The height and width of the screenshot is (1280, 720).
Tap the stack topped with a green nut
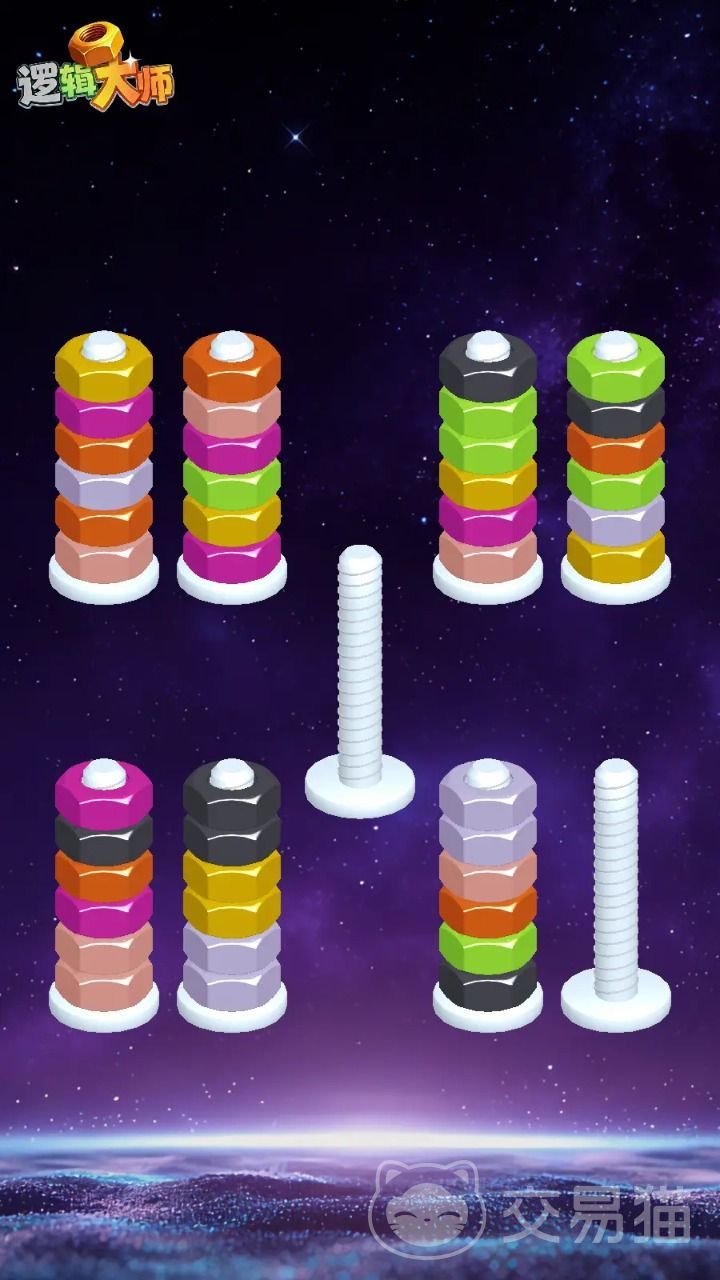click(616, 460)
